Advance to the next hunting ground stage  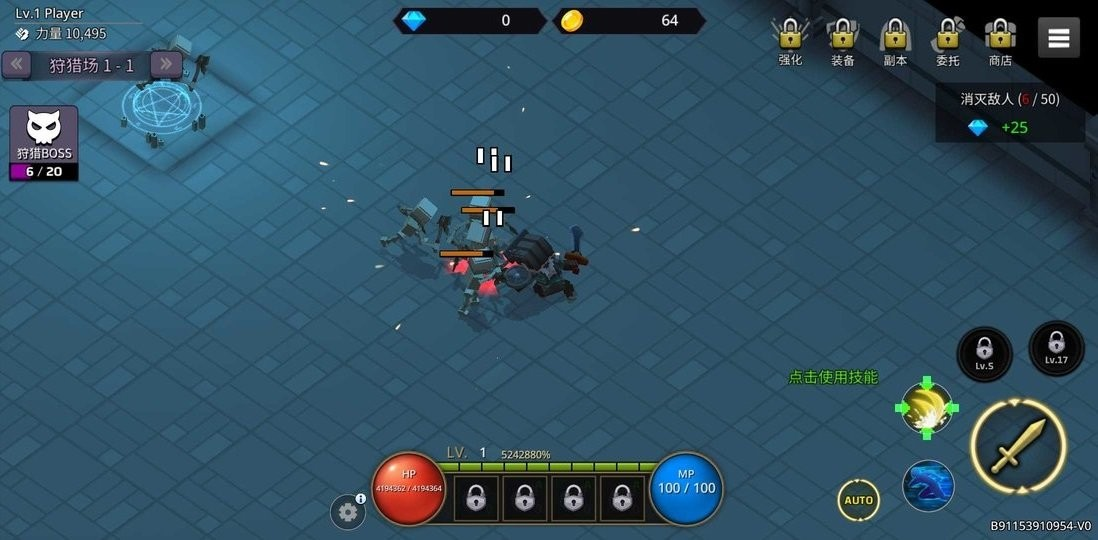(x=165, y=65)
